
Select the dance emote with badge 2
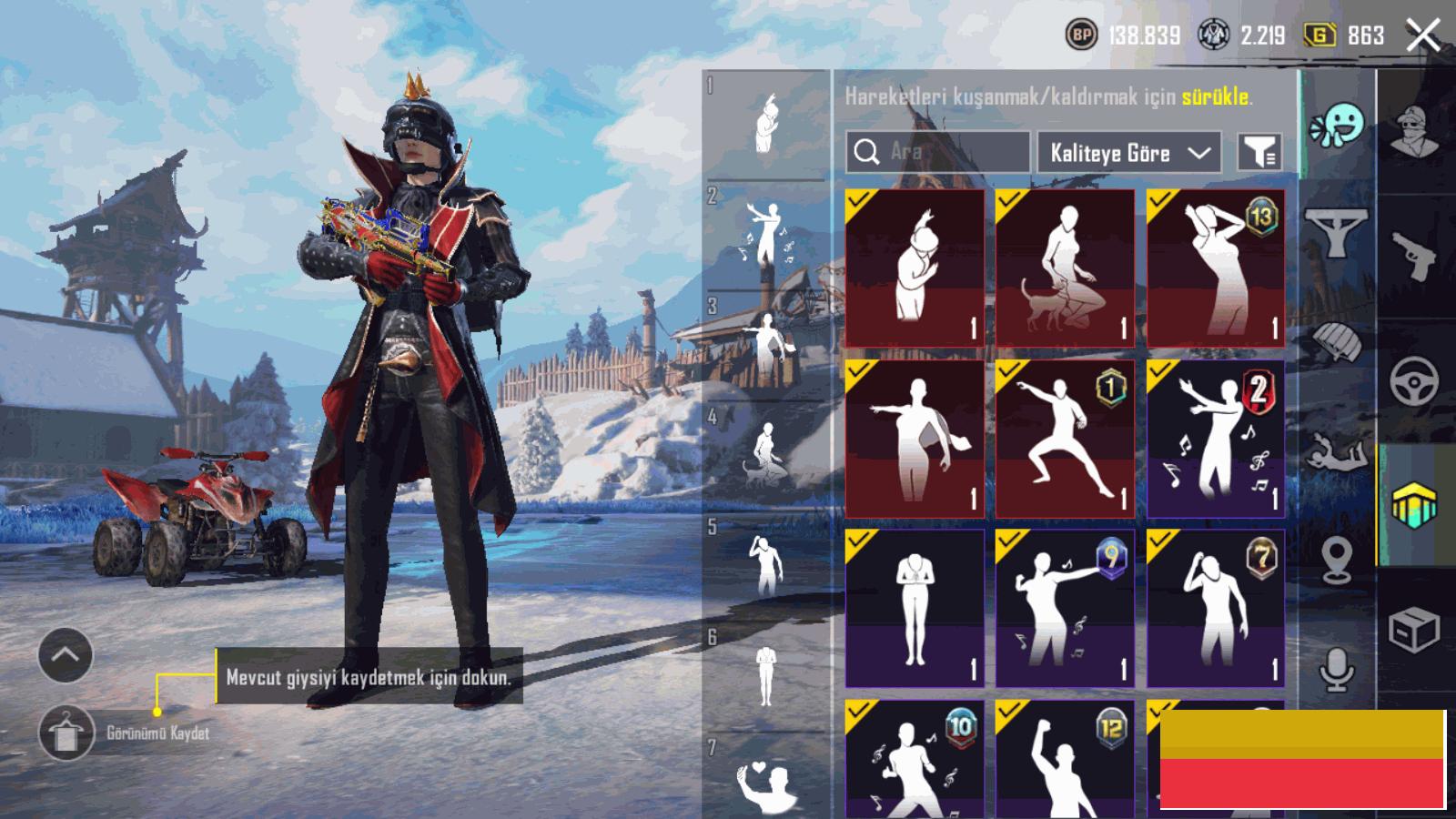click(x=1216, y=439)
